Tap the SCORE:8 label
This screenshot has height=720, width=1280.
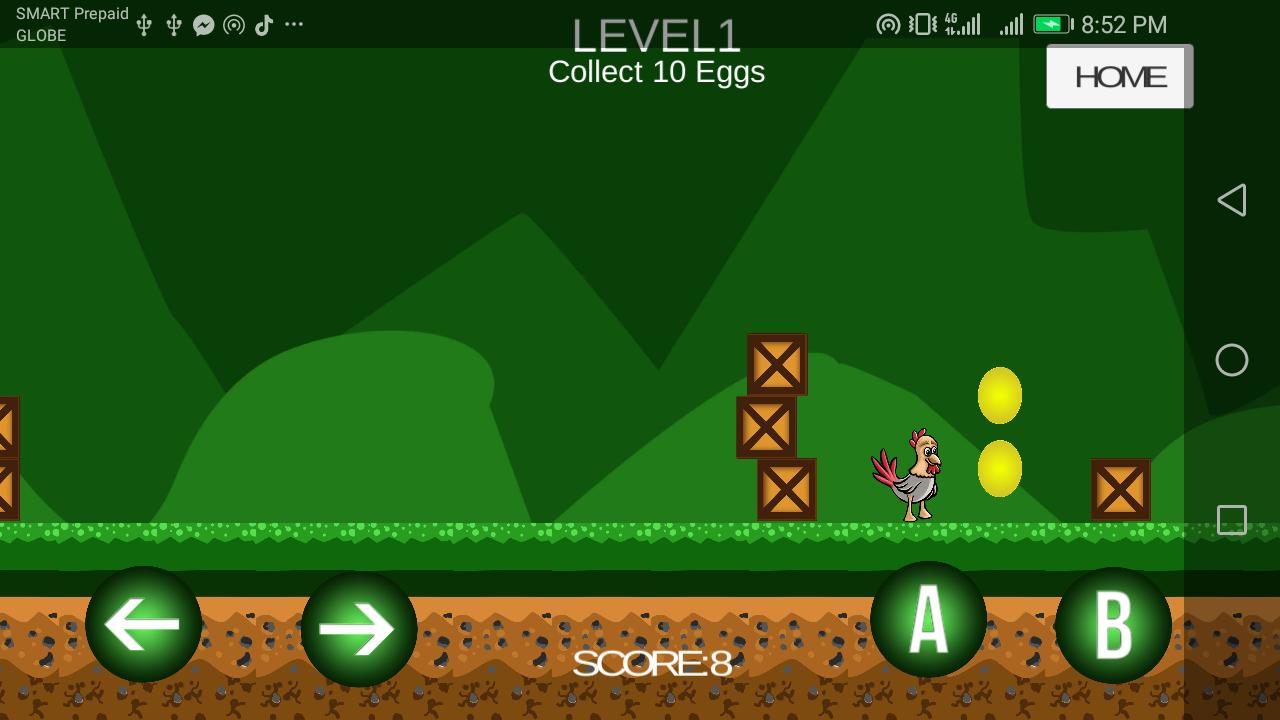(655, 664)
